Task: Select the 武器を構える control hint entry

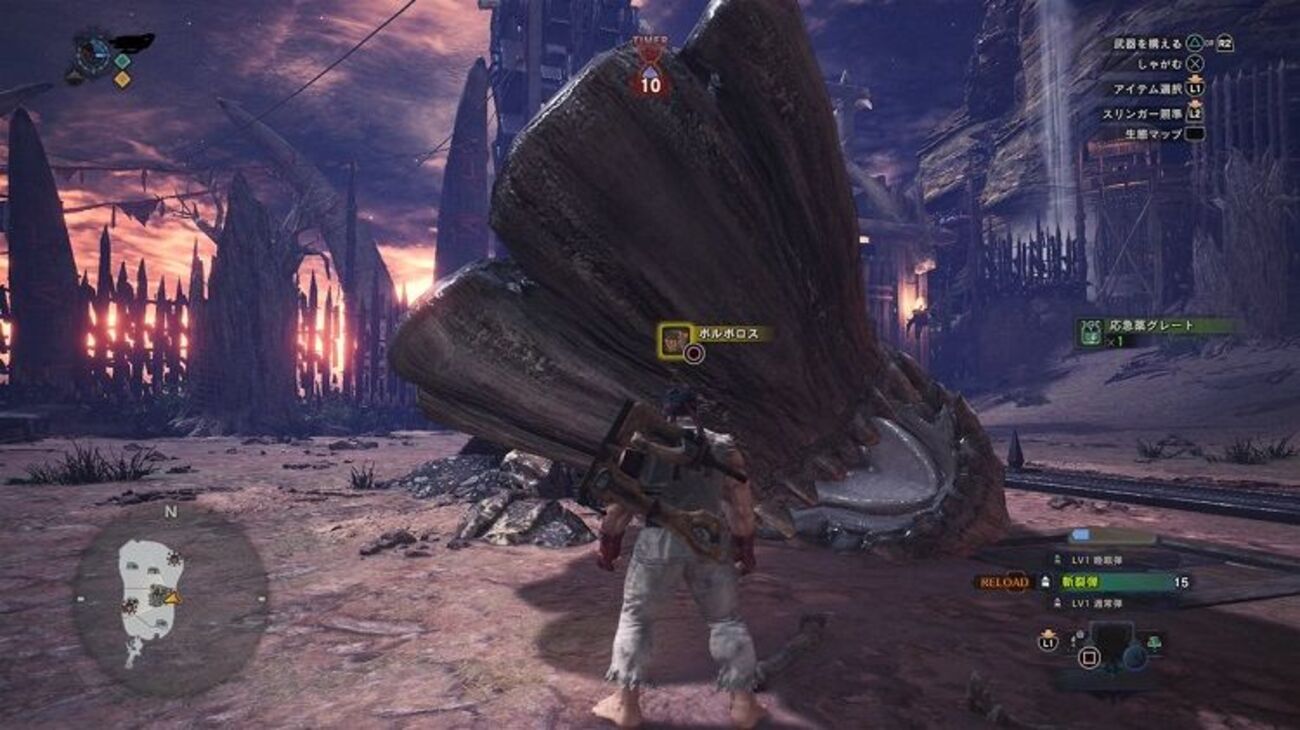Action: pyautogui.click(x=1150, y=45)
